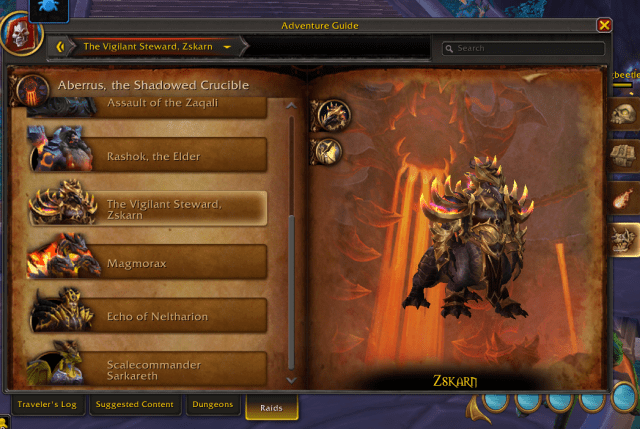Switch to the Traveler's Log tab
The height and width of the screenshot is (429, 640).
48,405
